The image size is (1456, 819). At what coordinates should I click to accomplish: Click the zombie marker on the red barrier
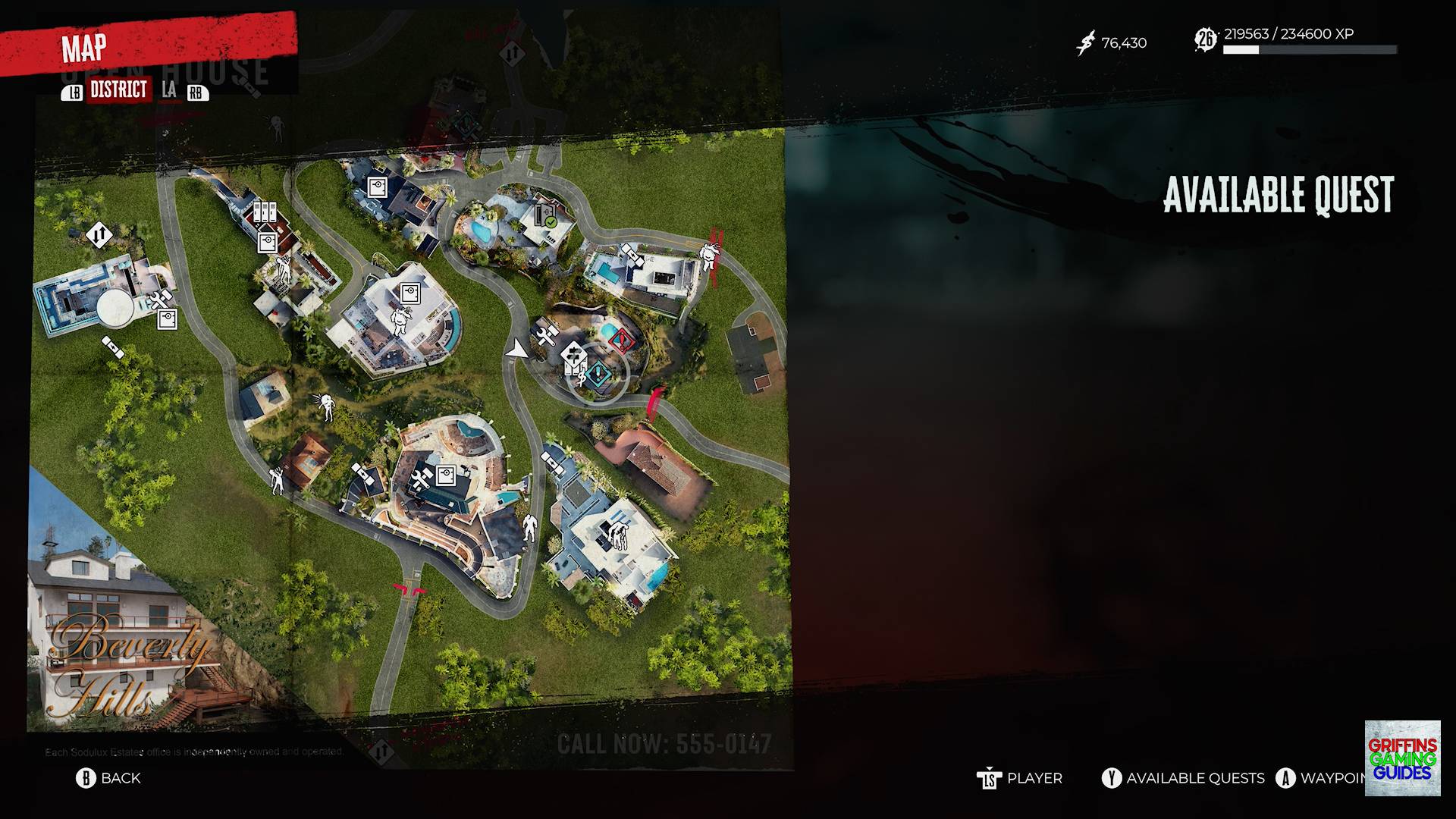point(709,256)
